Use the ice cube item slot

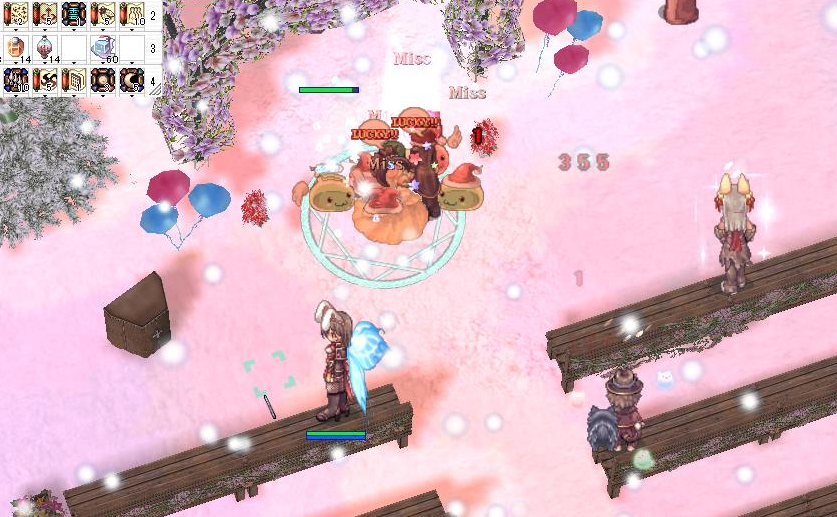pyautogui.click(x=104, y=48)
